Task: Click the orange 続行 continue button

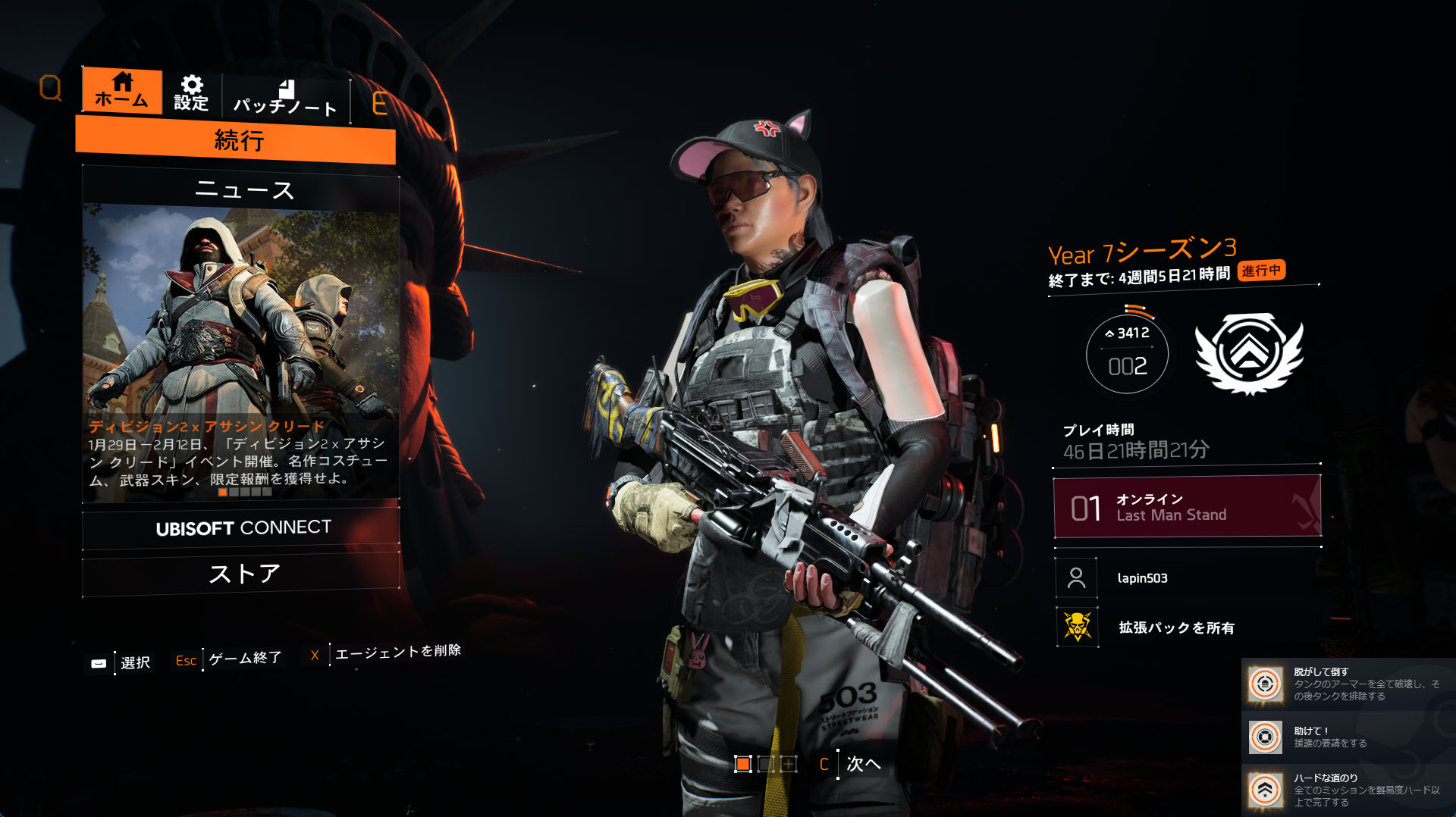Action: (236, 140)
